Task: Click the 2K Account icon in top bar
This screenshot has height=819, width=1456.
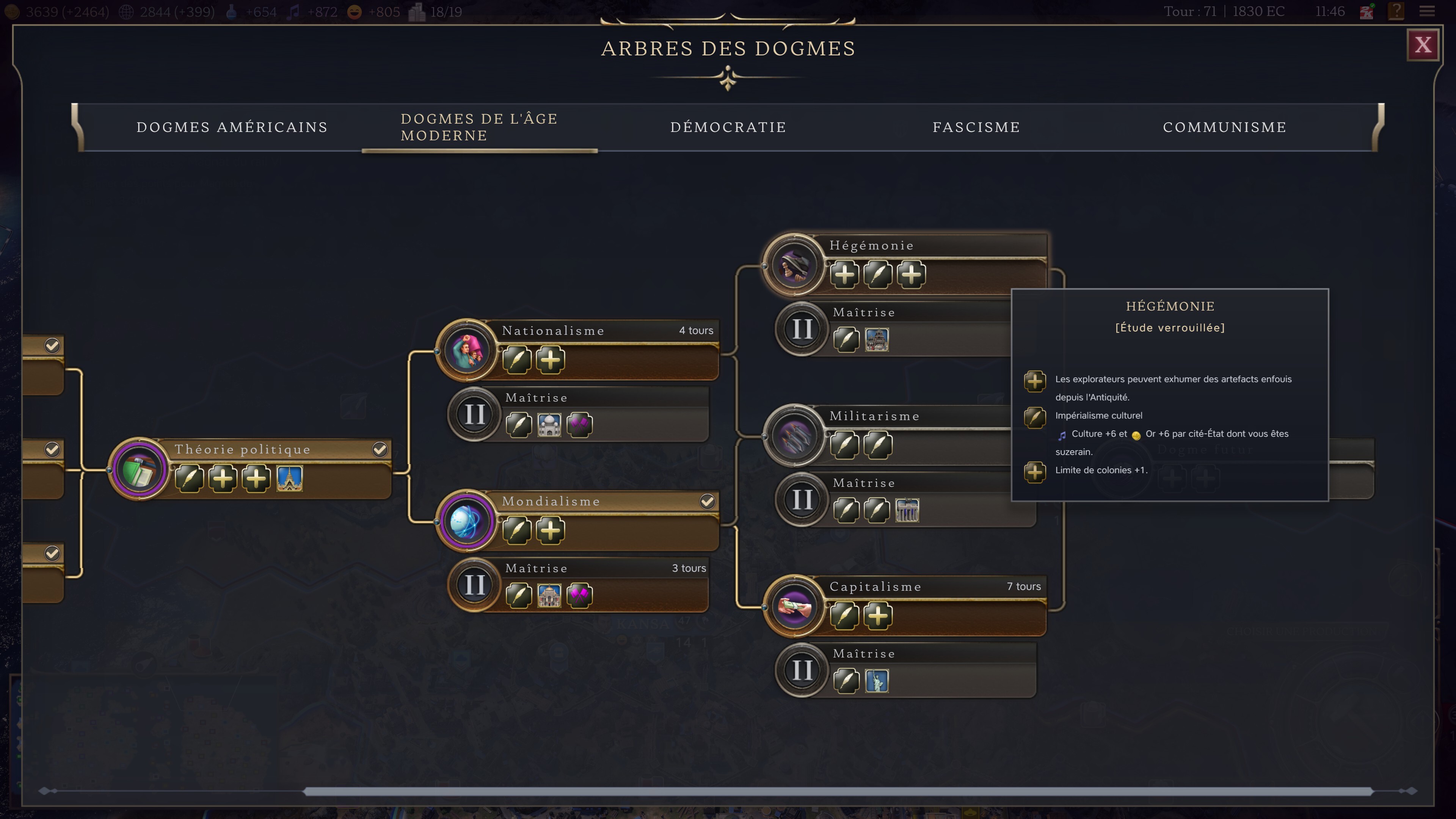Action: (1366, 11)
